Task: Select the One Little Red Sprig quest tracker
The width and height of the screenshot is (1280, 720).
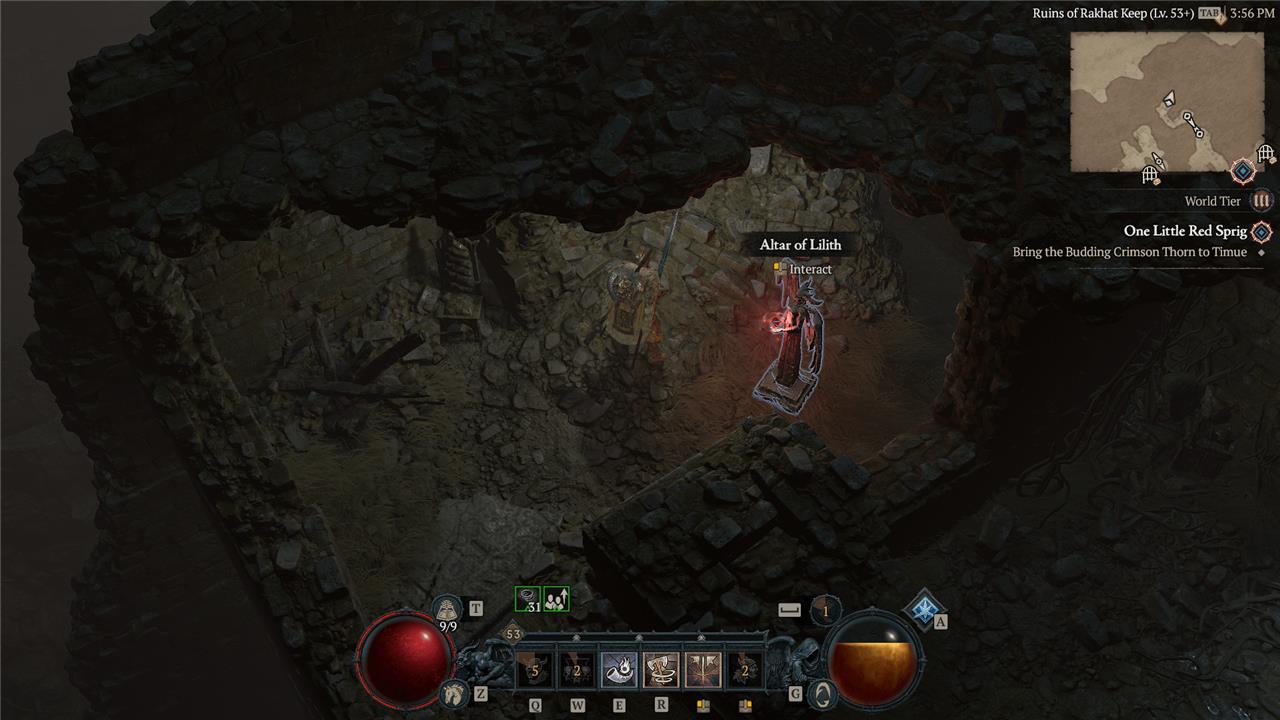Action: (x=1185, y=231)
